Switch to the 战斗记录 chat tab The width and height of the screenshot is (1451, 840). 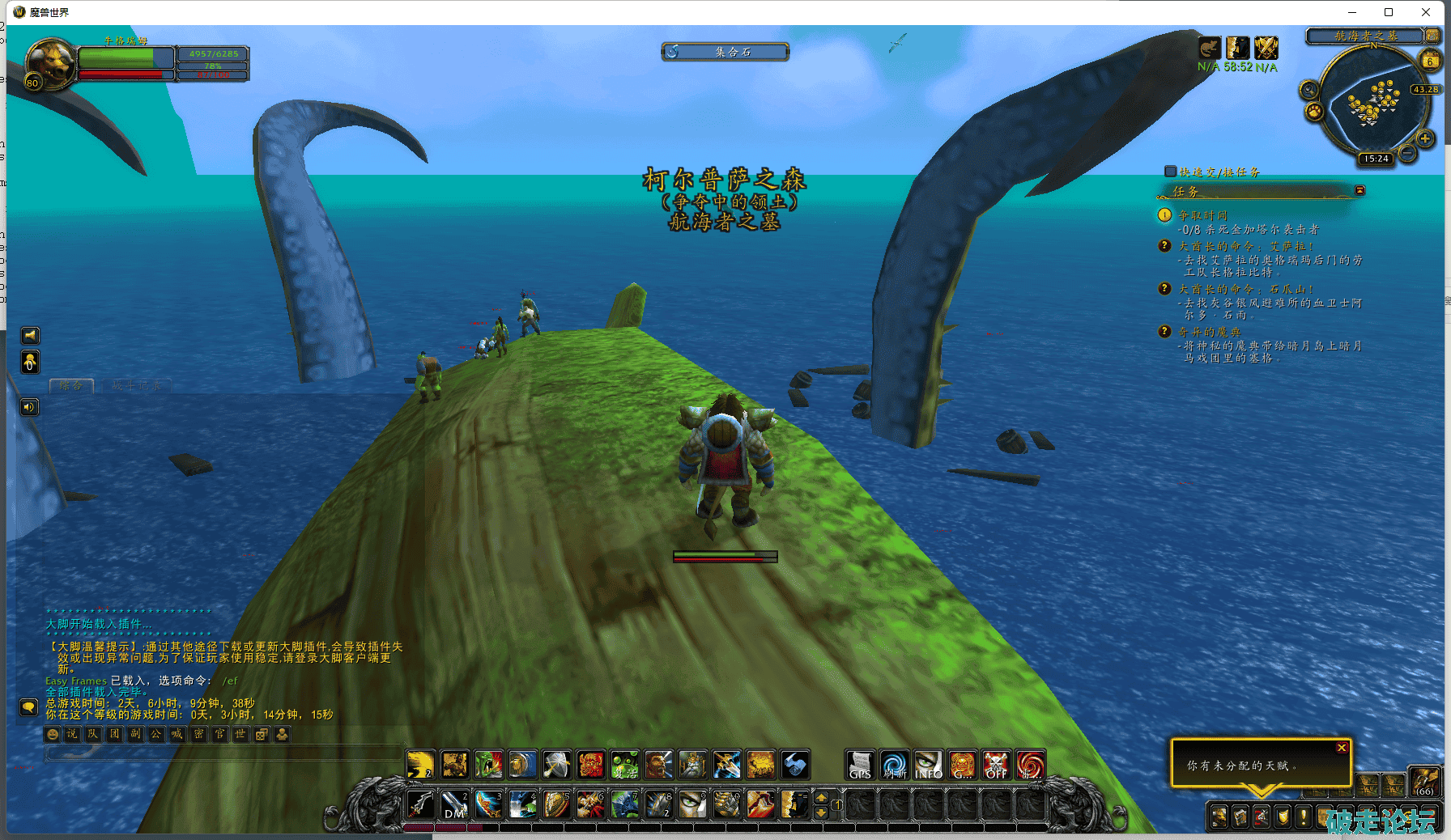point(137,386)
